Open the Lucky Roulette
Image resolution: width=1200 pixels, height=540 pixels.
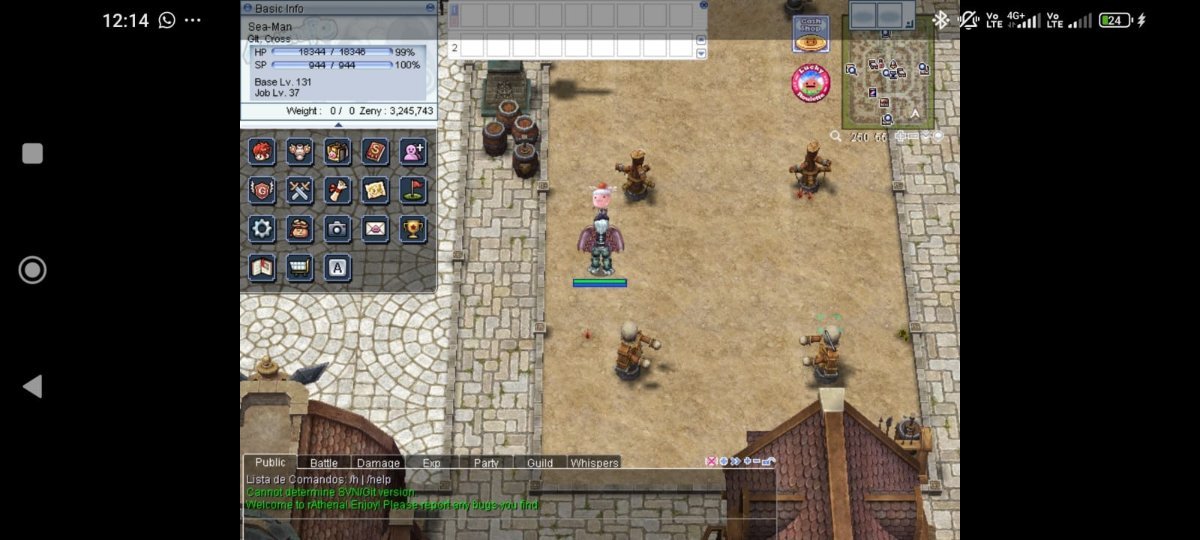(811, 83)
